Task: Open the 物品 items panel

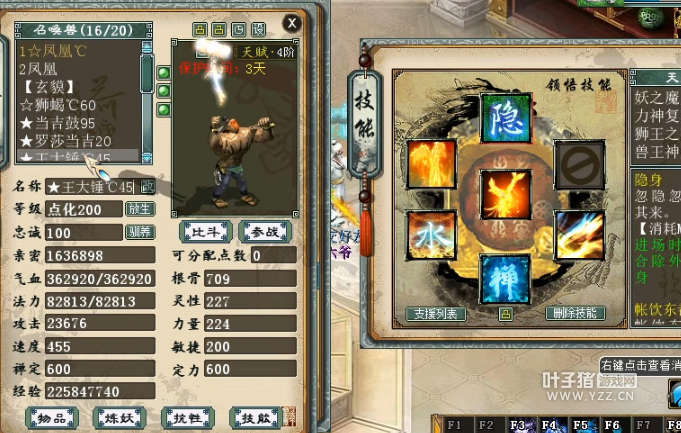Action: tap(53, 417)
